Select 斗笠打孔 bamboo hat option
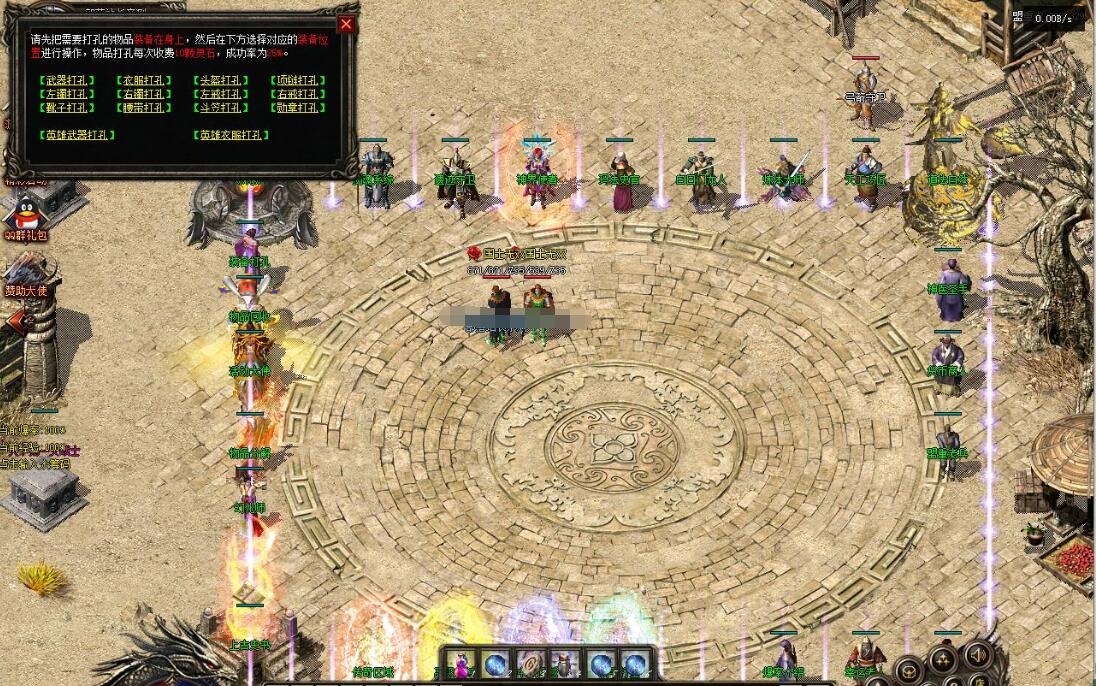 coord(219,108)
